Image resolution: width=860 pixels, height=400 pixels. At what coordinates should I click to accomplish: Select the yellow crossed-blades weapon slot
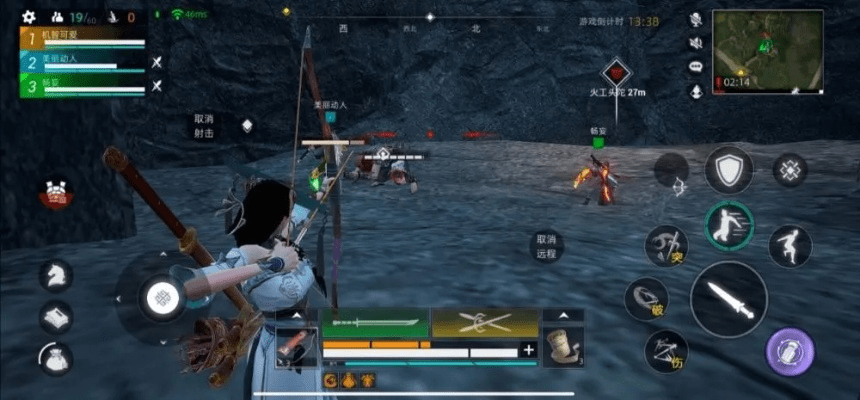click(484, 322)
